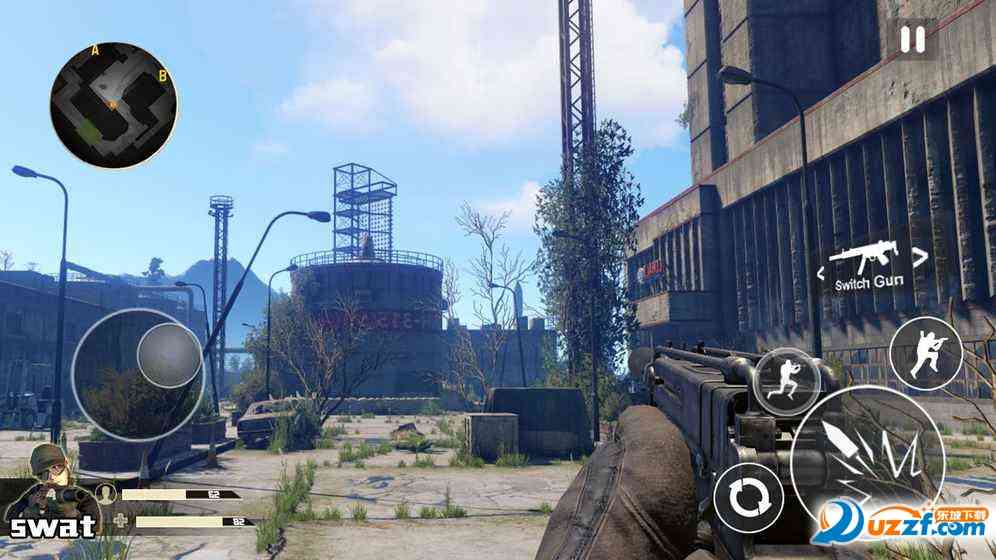The width and height of the screenshot is (996, 560).
Task: Pause the game with the pause button
Action: tap(912, 40)
